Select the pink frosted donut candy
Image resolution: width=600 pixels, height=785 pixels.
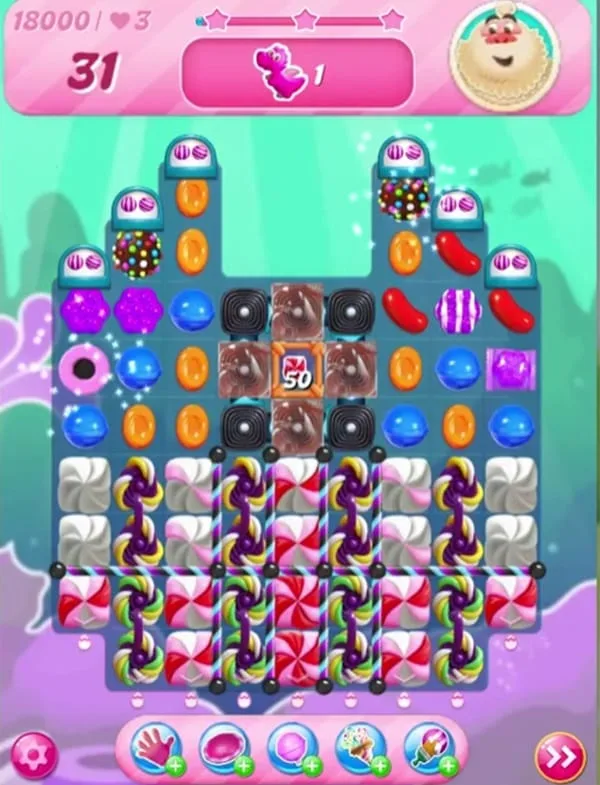pos(84,368)
